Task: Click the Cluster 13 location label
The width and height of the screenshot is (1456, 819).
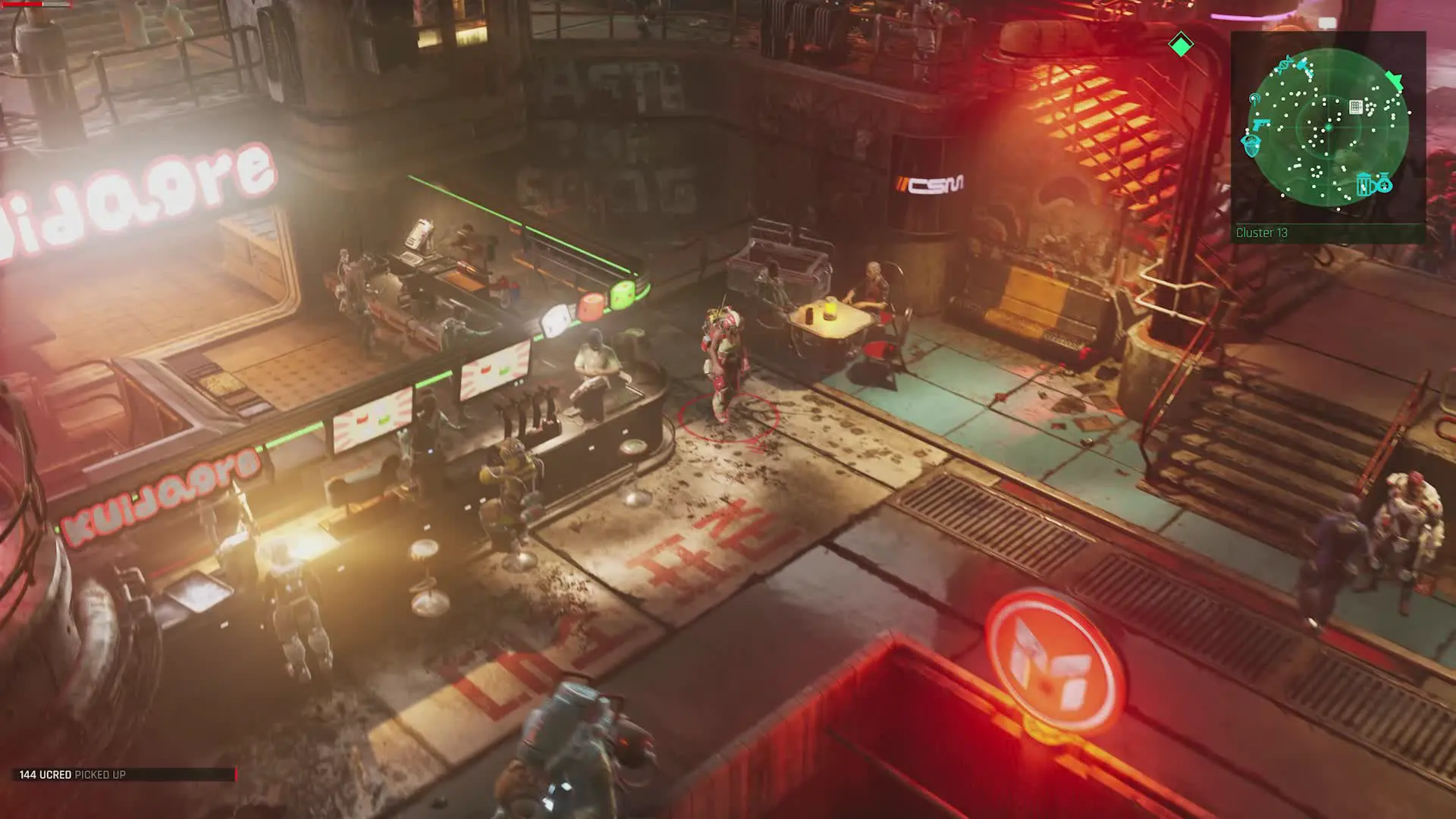Action: pos(1262,233)
